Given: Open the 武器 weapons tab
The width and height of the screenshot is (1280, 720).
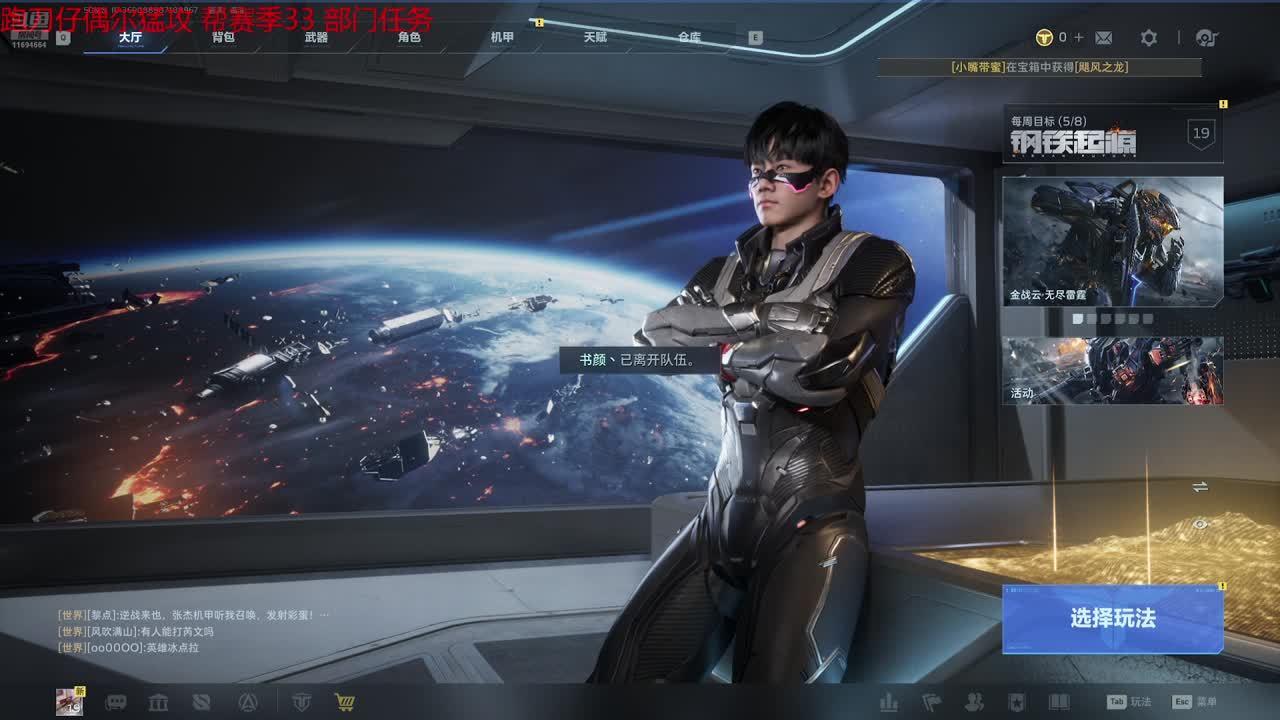Looking at the screenshot, I should pyautogui.click(x=316, y=37).
